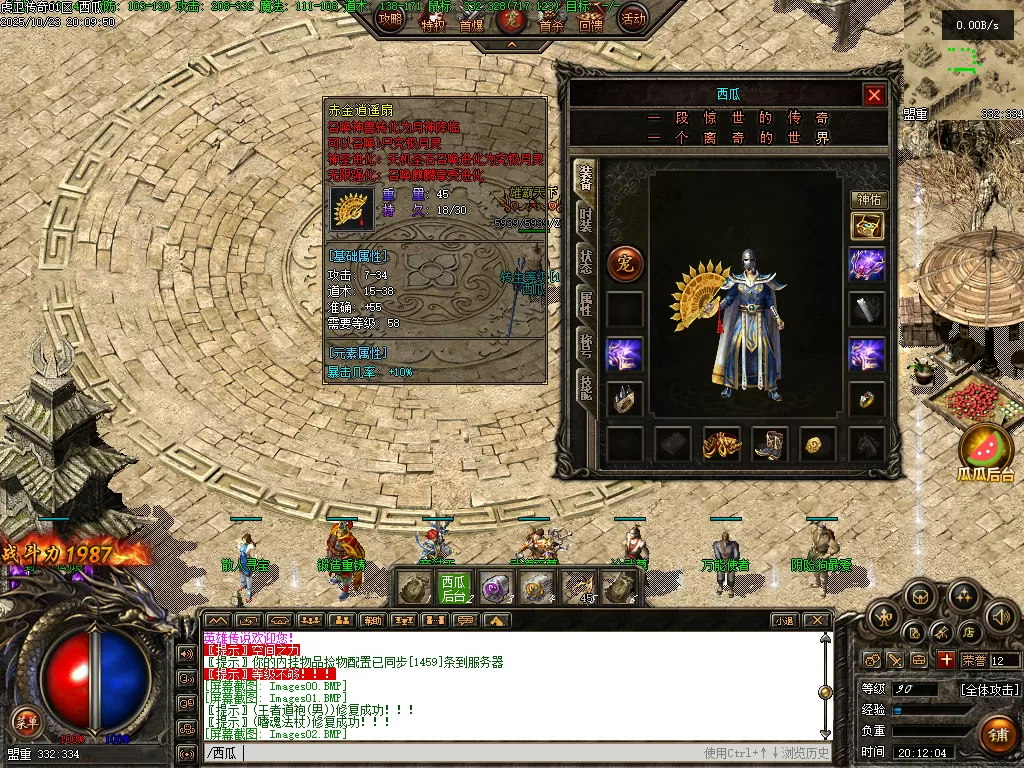This screenshot has height=768, width=1024.
Task: Close the 西瓜 character panel
Action: pos(874,95)
